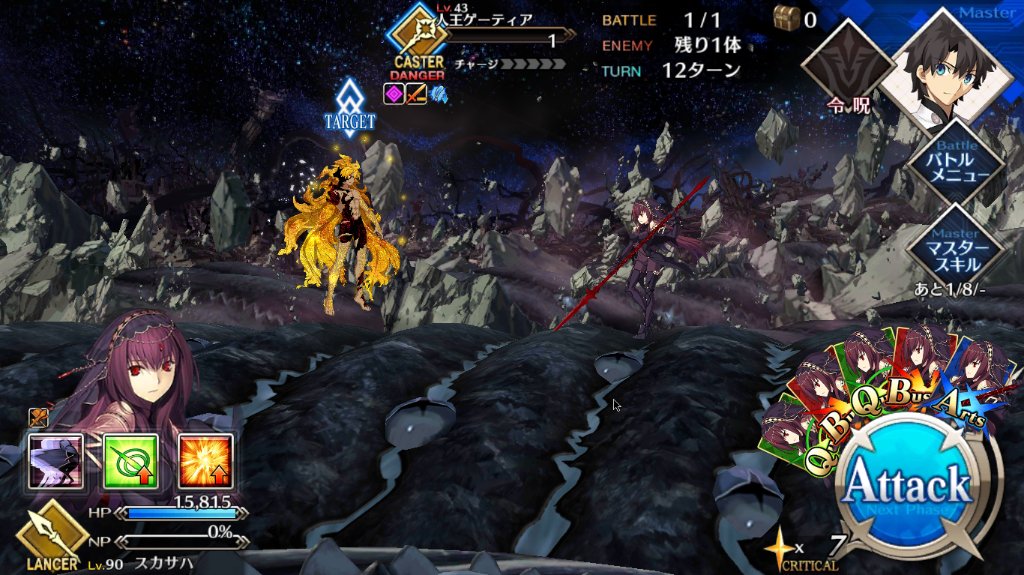Tap the big blue Attack button
1024x575 pixels.
tap(908, 487)
